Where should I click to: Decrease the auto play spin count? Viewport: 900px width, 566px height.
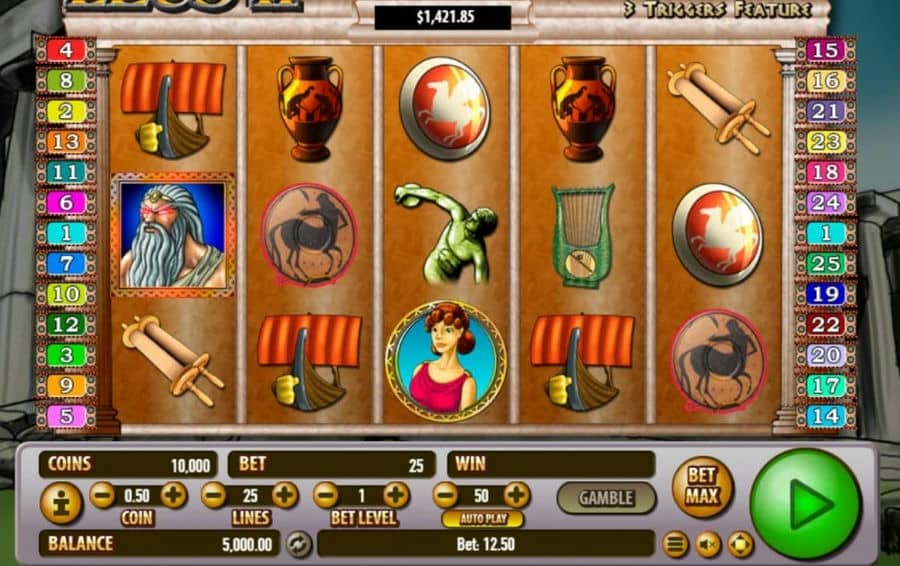[446, 495]
